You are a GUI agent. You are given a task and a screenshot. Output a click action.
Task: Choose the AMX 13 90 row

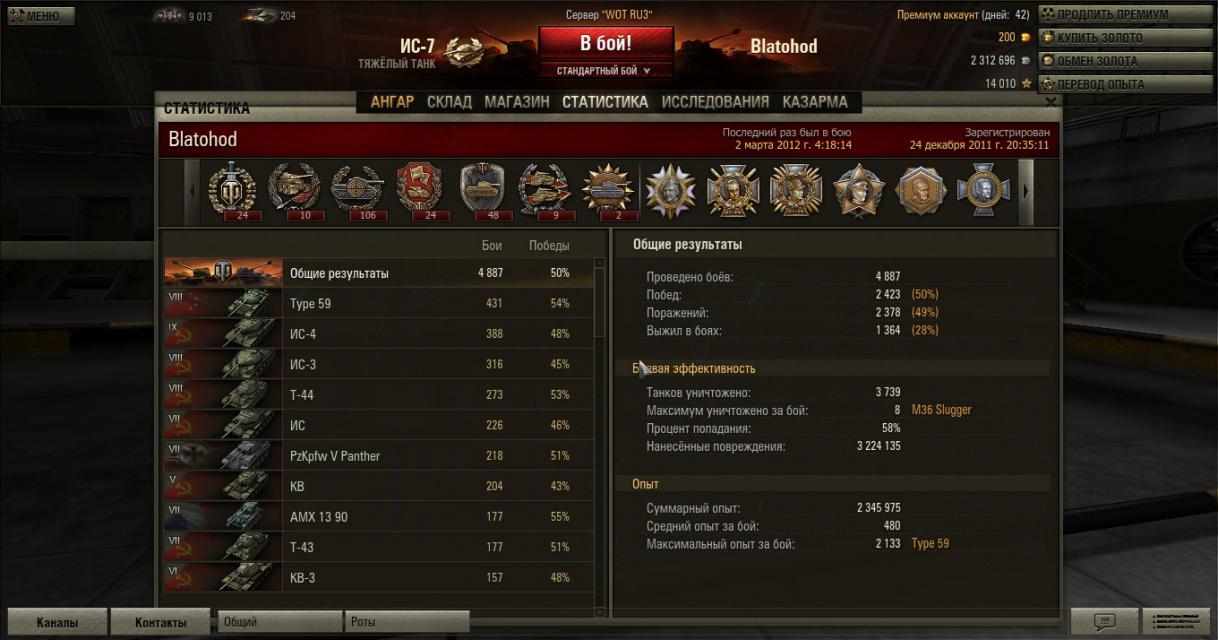(380, 517)
